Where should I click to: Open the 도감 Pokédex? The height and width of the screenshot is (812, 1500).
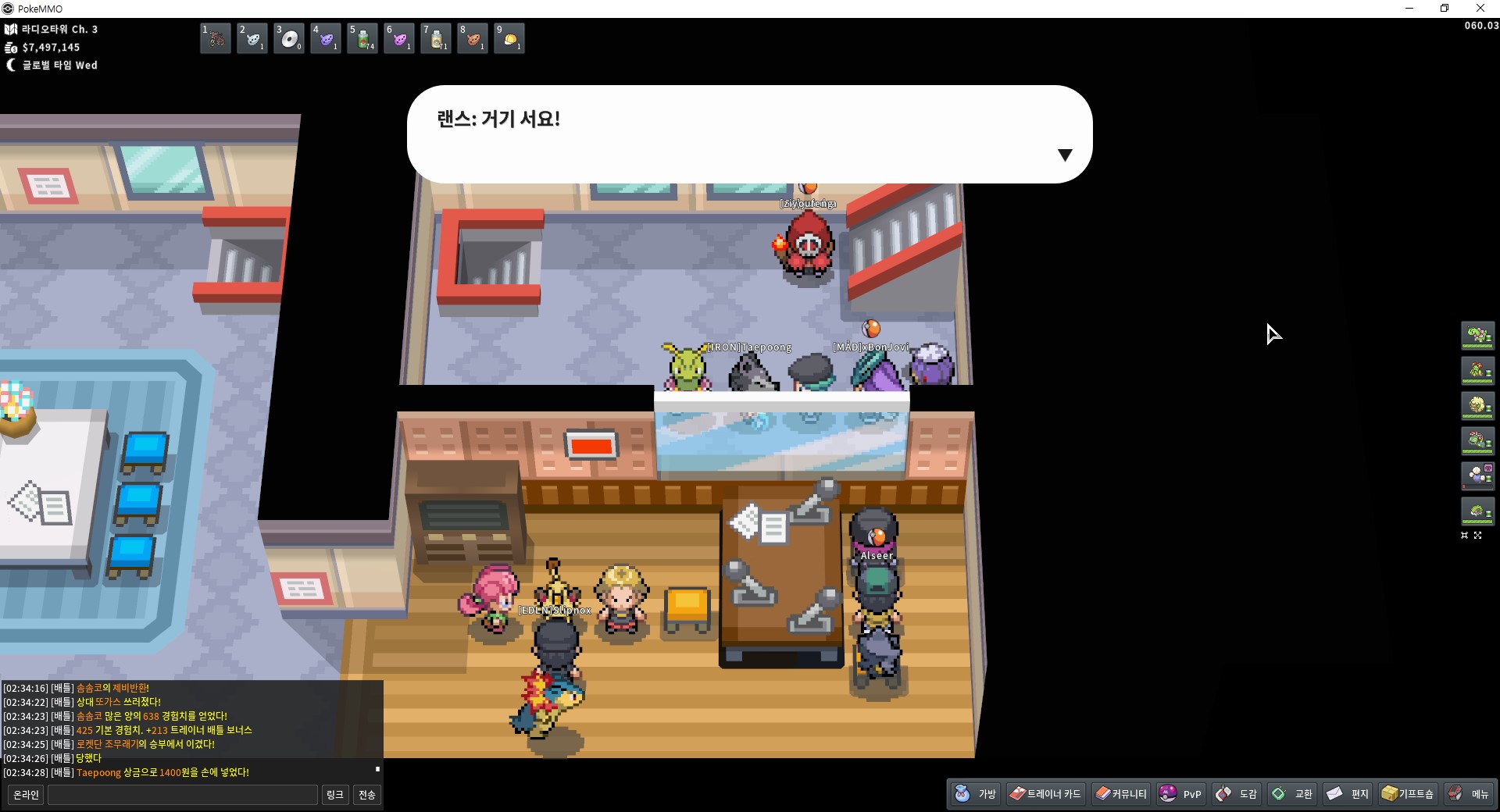(1237, 794)
